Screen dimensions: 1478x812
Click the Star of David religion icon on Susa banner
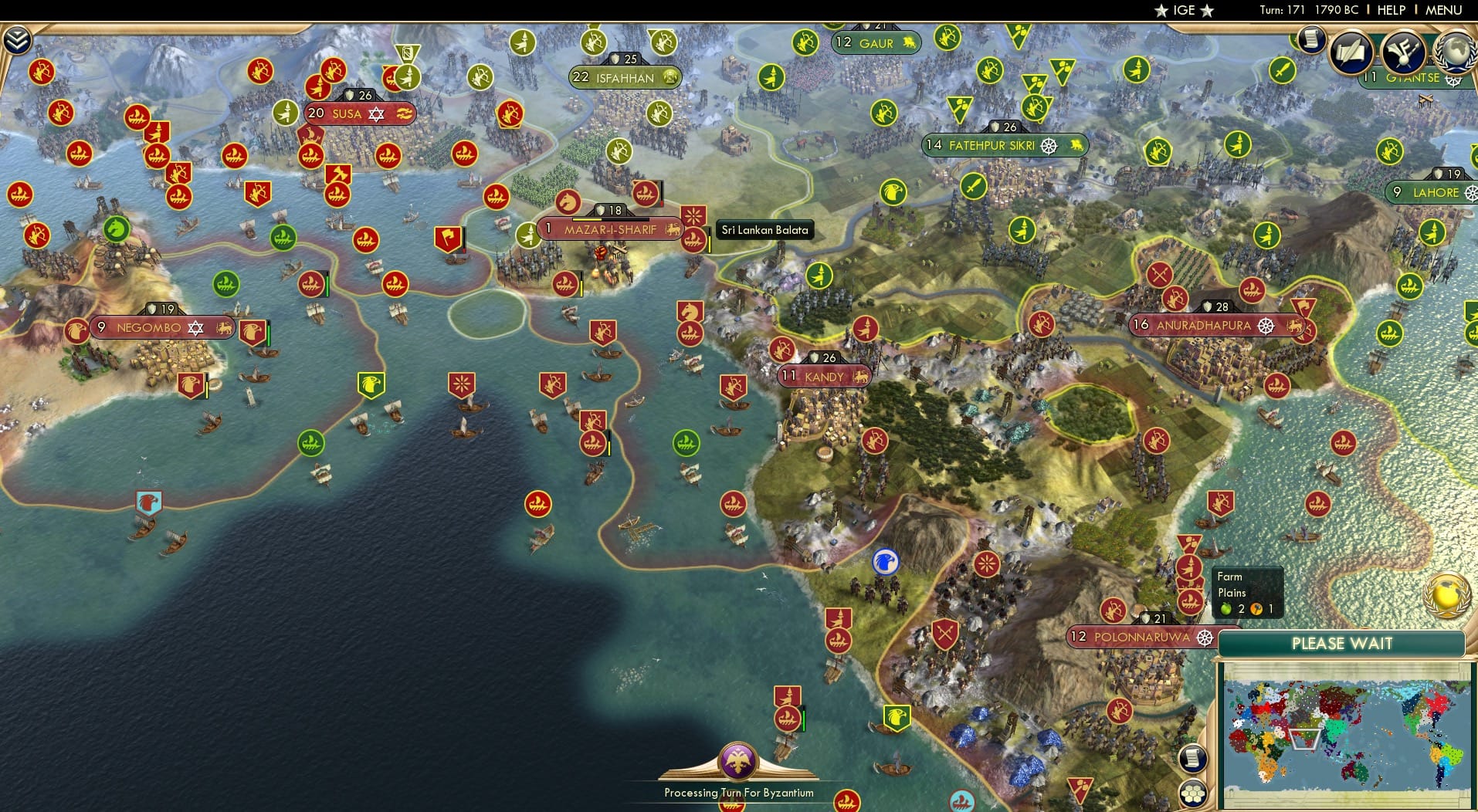[x=376, y=113]
